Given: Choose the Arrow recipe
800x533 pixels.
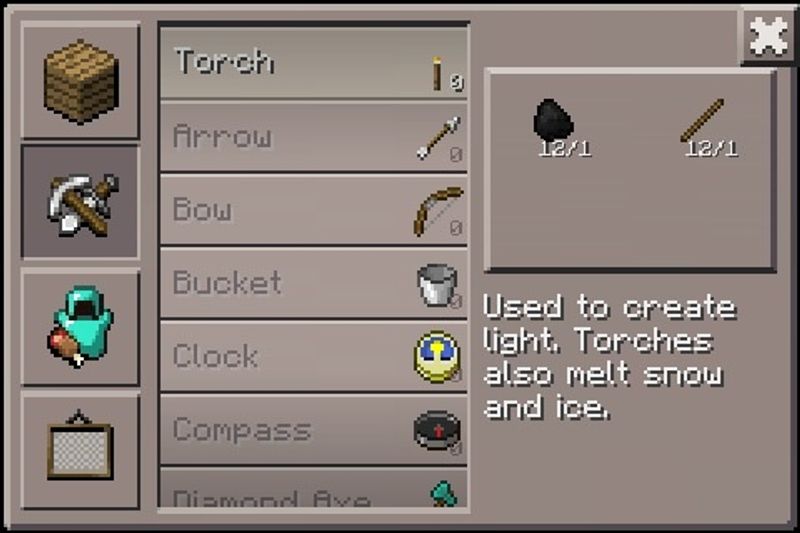Looking at the screenshot, I should coord(313,137).
